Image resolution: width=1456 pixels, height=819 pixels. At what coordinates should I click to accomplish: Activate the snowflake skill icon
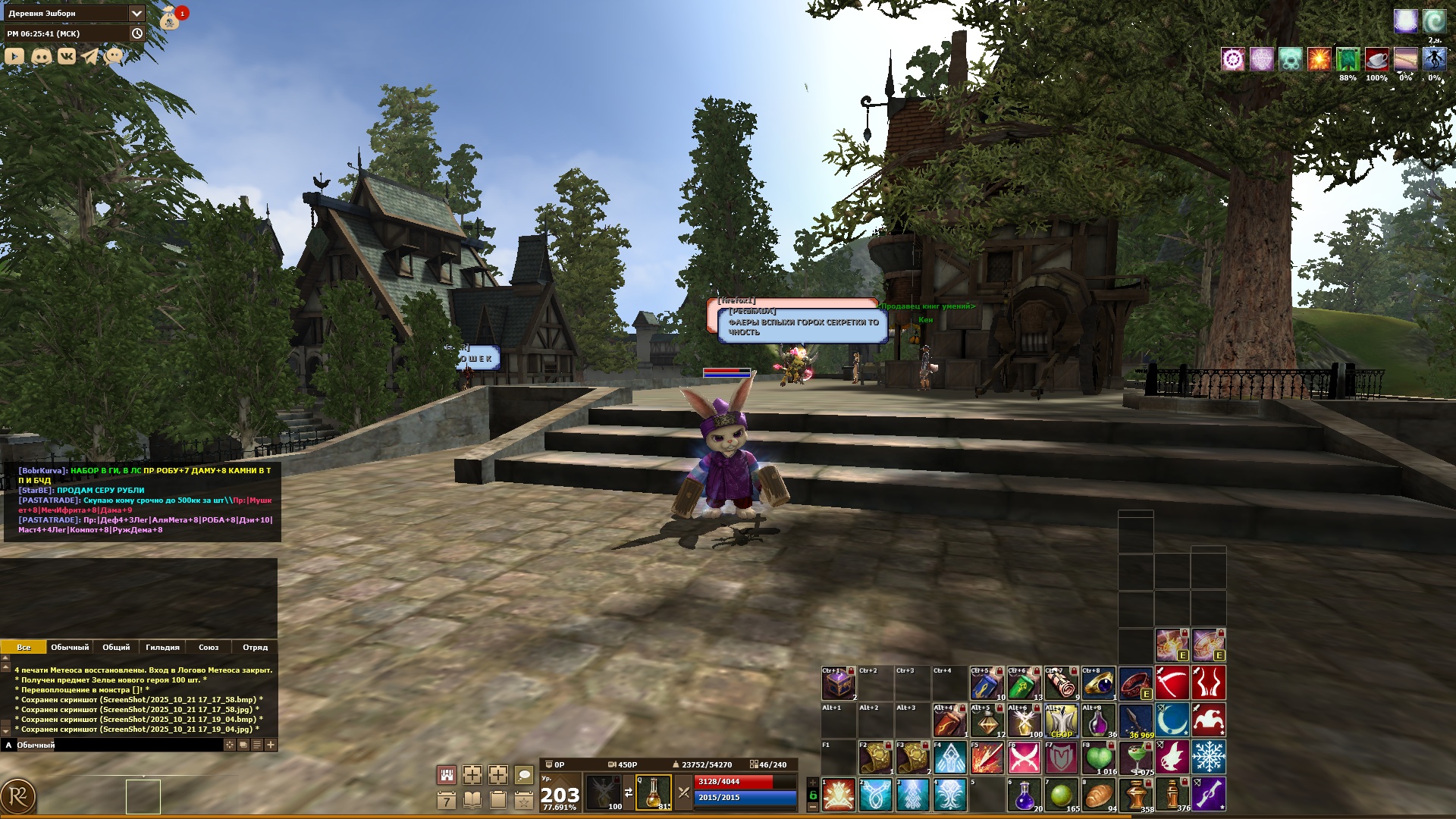pos(1209,757)
